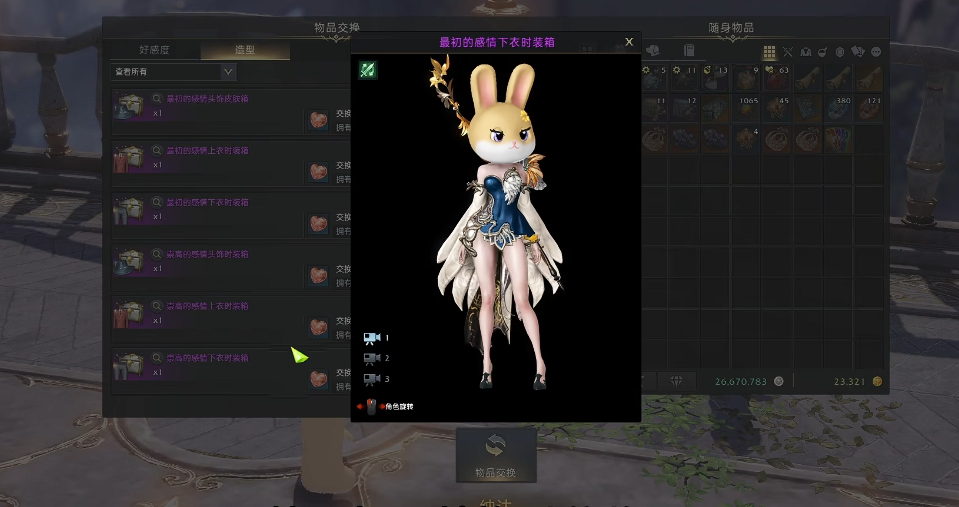Switch to preview camera view 2
The image size is (959, 507).
pos(373,358)
